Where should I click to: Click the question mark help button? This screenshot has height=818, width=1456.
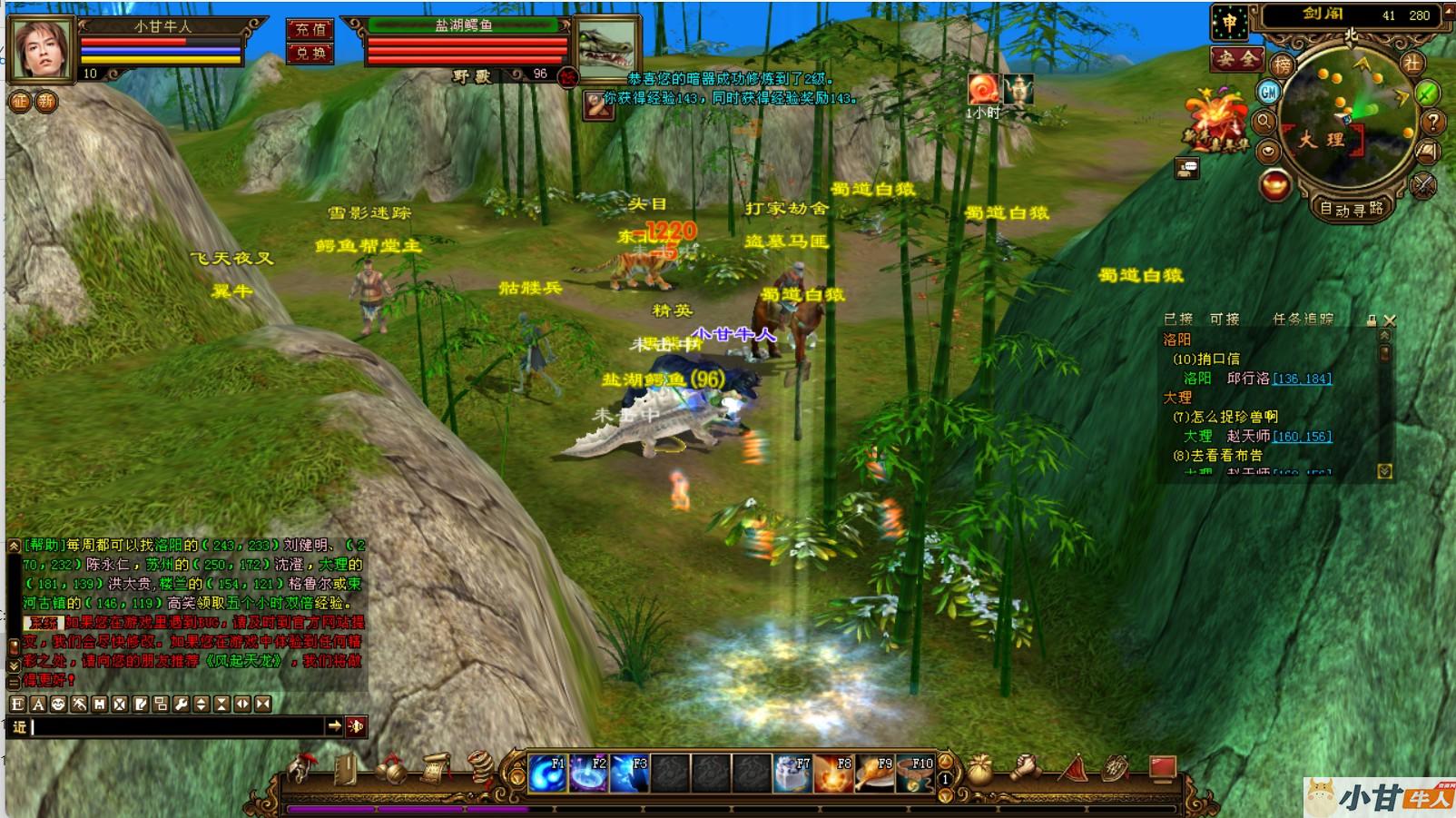click(x=1432, y=121)
